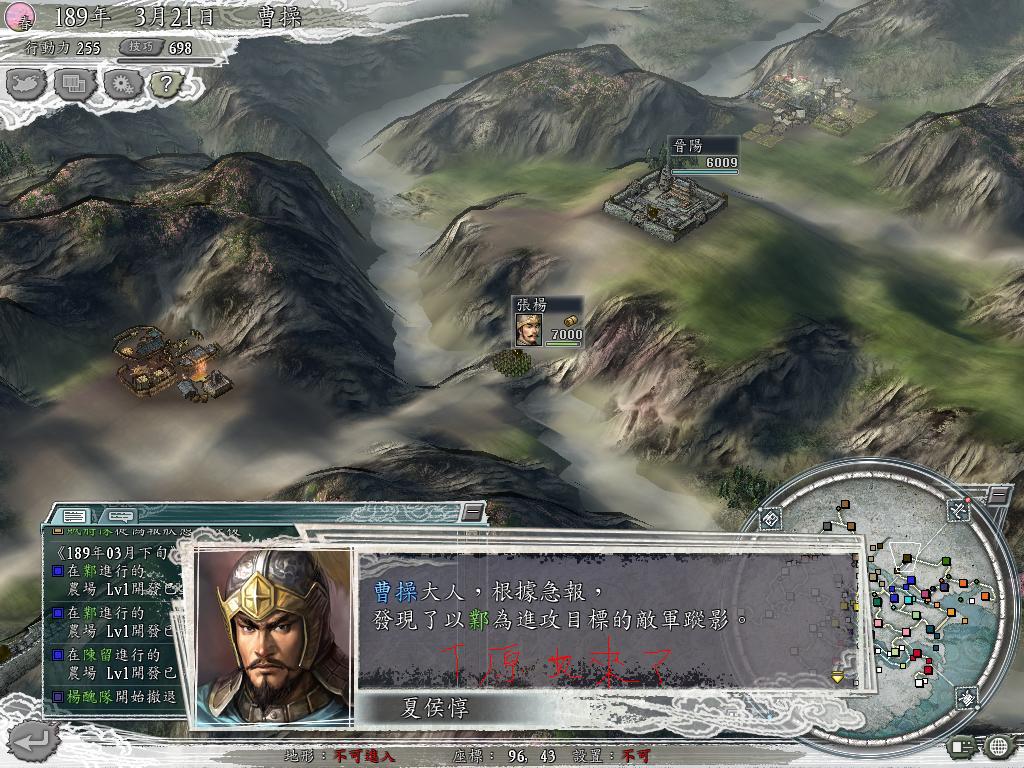The height and width of the screenshot is (768, 1024).
Task: Switch to the speech bubble log tab
Action: click(x=119, y=516)
